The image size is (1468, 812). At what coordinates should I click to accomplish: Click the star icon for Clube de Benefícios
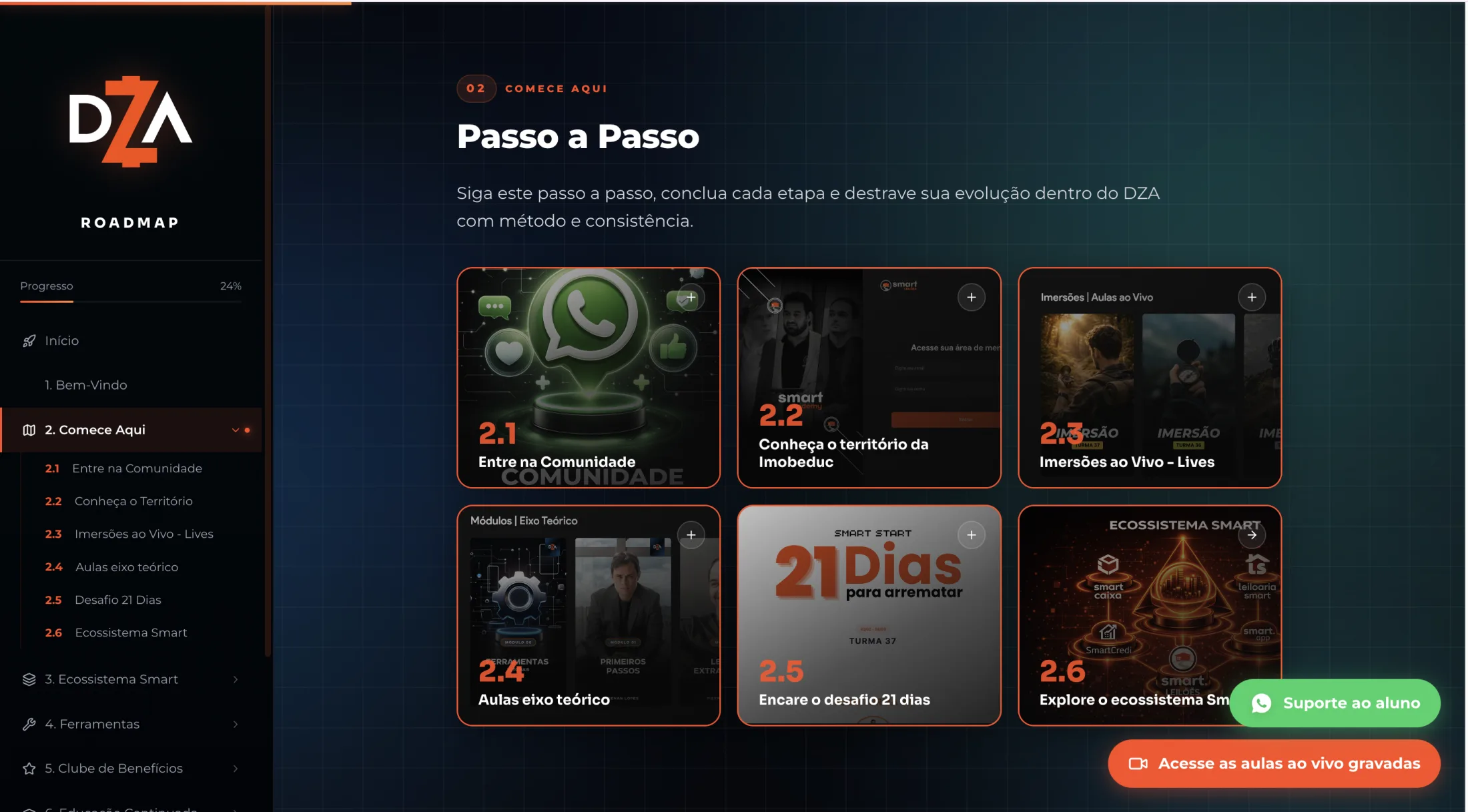(28, 769)
